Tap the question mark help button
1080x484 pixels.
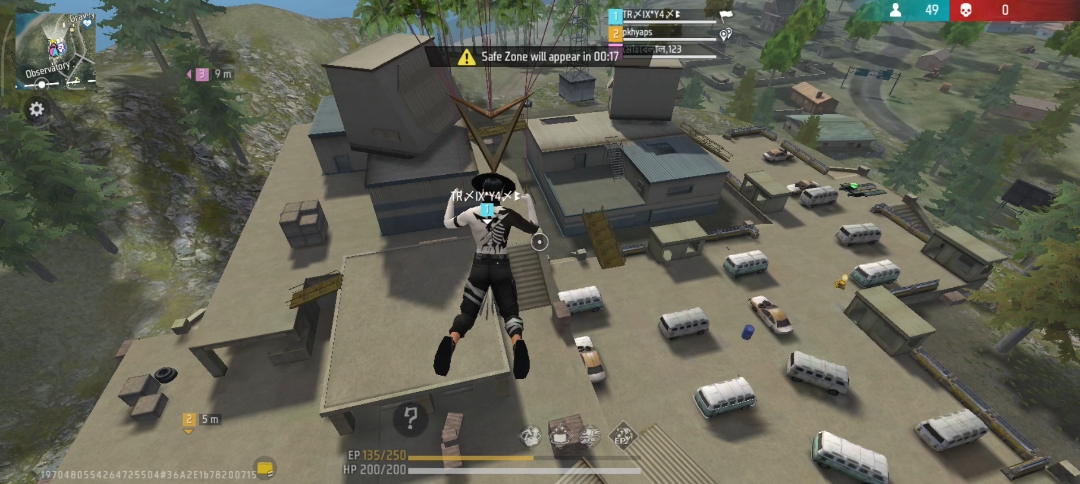pos(410,419)
